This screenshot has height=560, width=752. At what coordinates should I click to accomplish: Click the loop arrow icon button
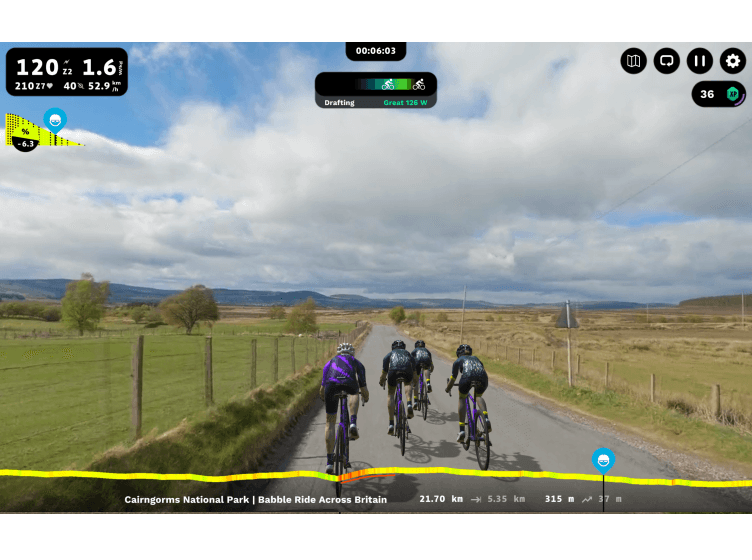coord(667,61)
